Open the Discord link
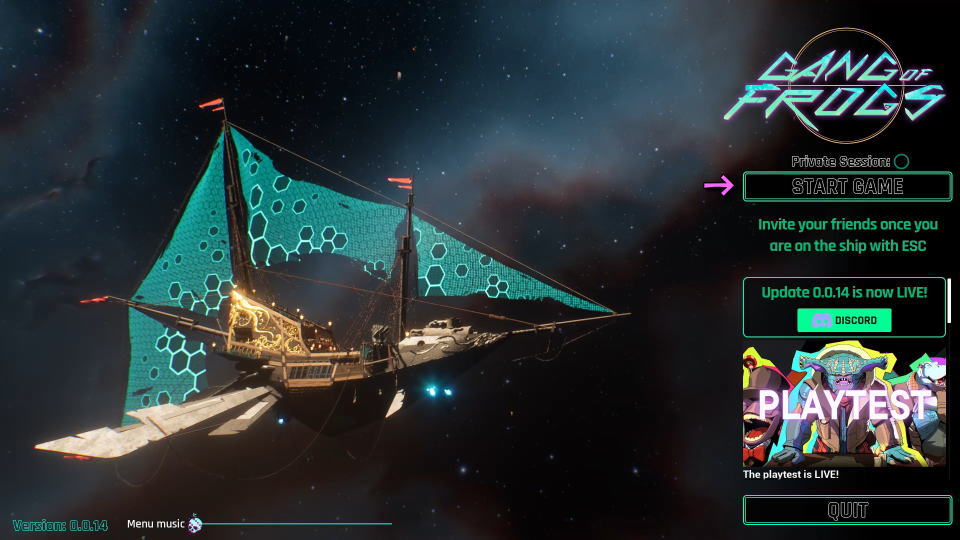 [x=844, y=320]
